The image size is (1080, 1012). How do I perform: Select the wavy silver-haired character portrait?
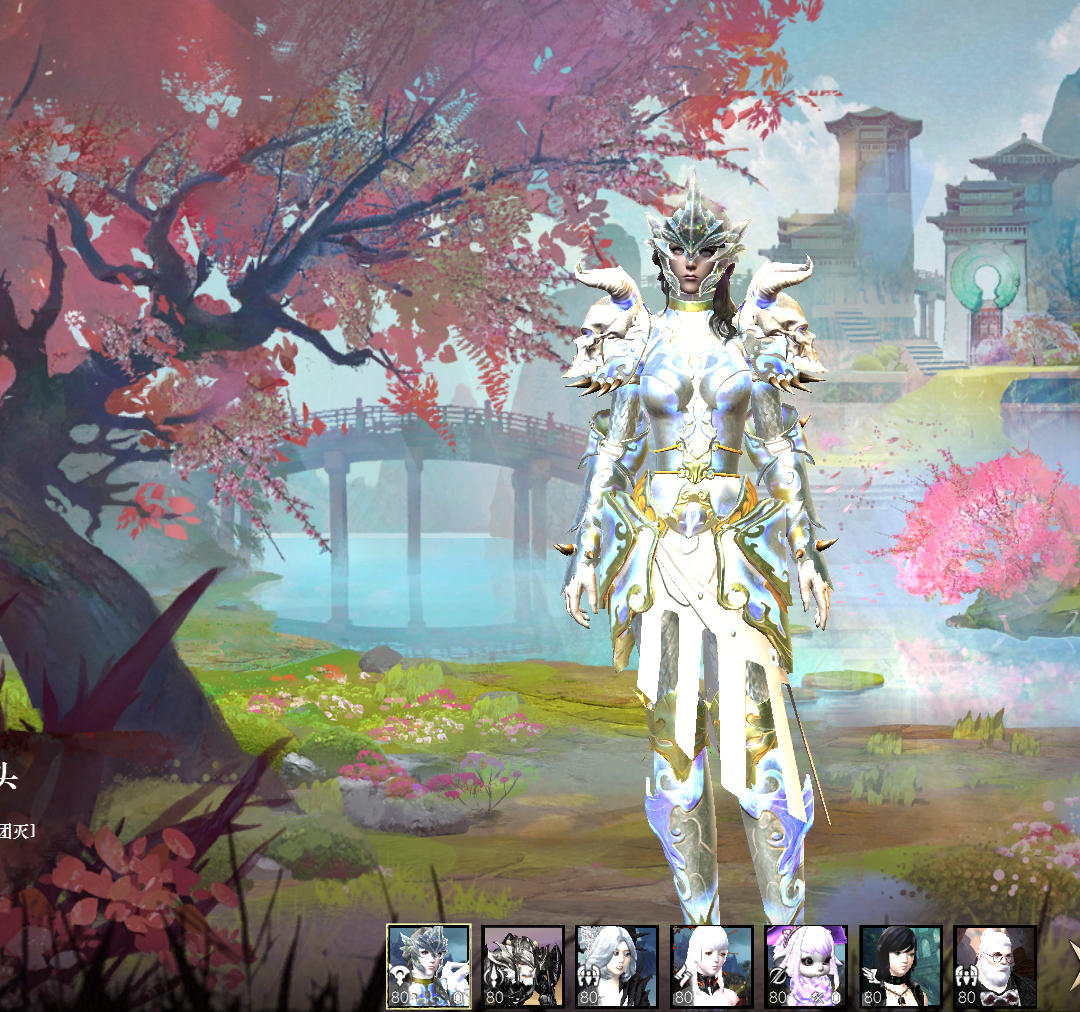pyautogui.click(x=617, y=966)
